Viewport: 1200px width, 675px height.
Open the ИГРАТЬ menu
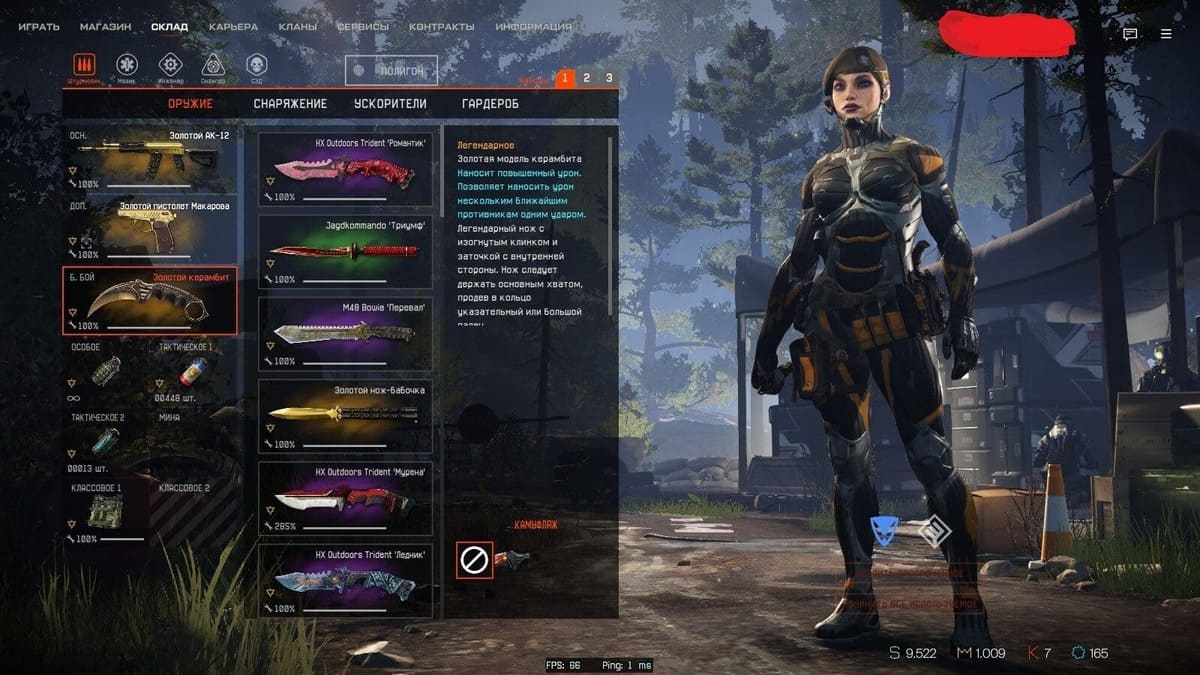[39, 27]
